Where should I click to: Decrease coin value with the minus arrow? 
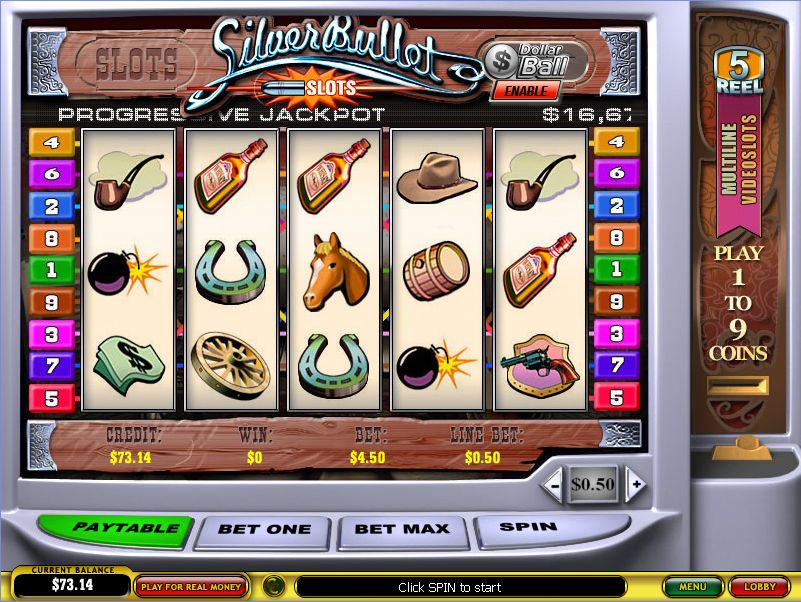[x=554, y=486]
